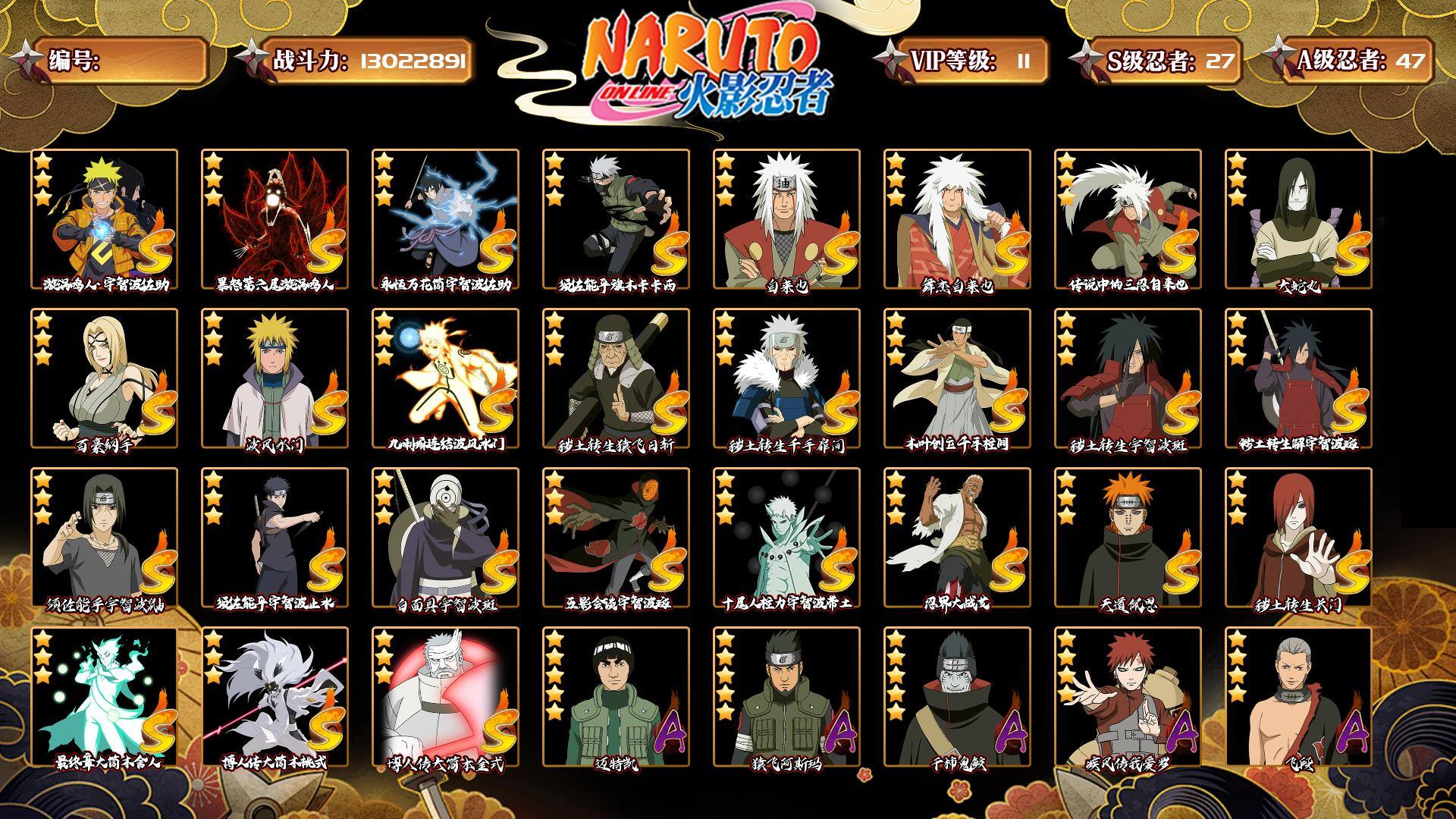
Task: Choose the Kisame Hoshigaki A-rank card
Action: 957,697
